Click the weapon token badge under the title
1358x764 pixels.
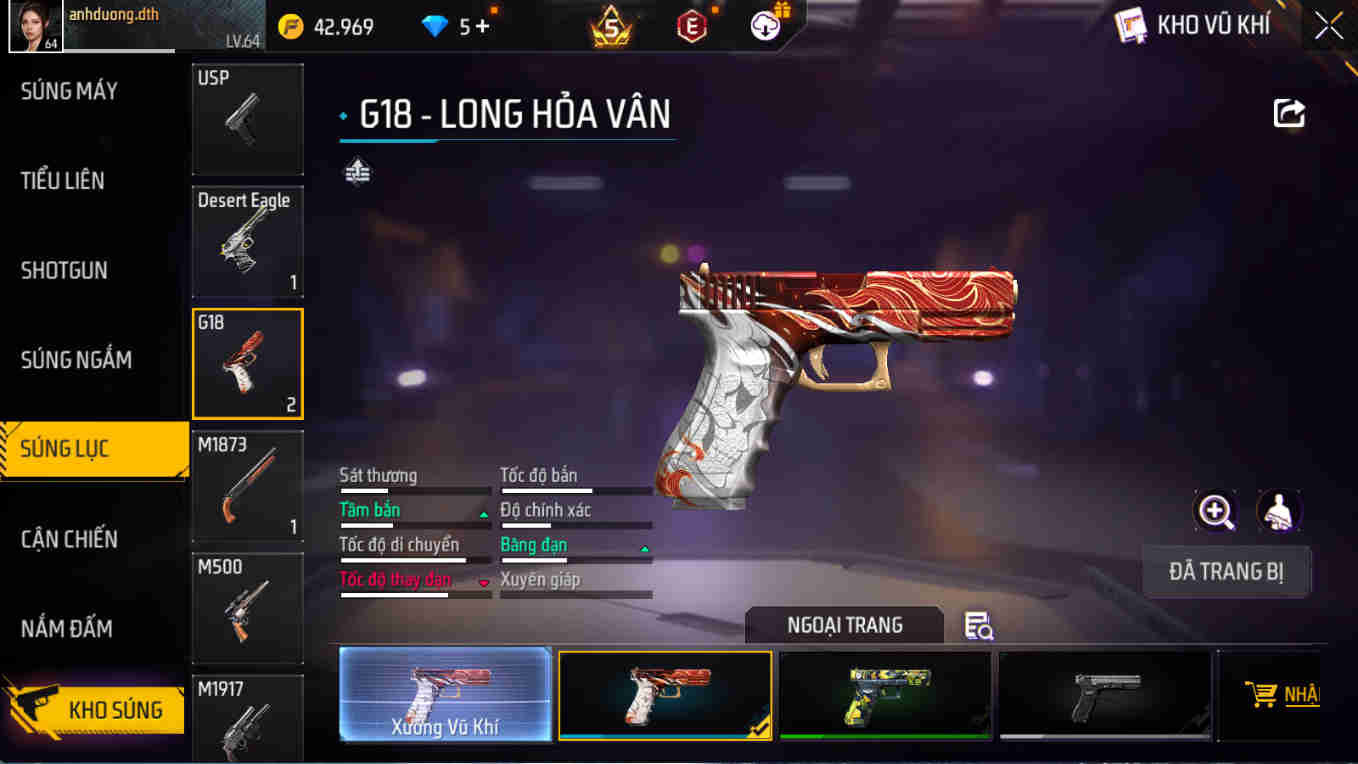(x=356, y=172)
